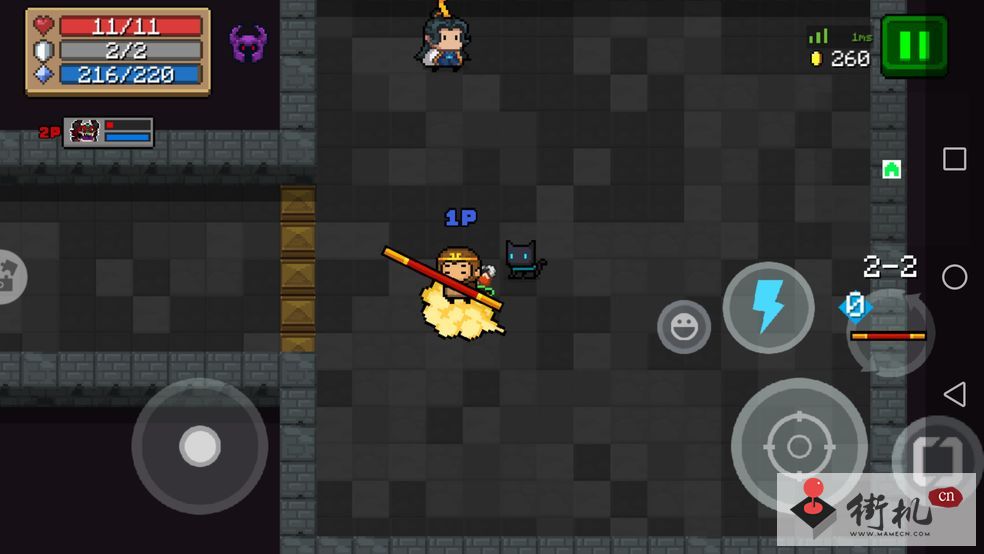This screenshot has width=984, height=554.
Task: Tap the Android back triangle button
Action: pyautogui.click(x=954, y=394)
